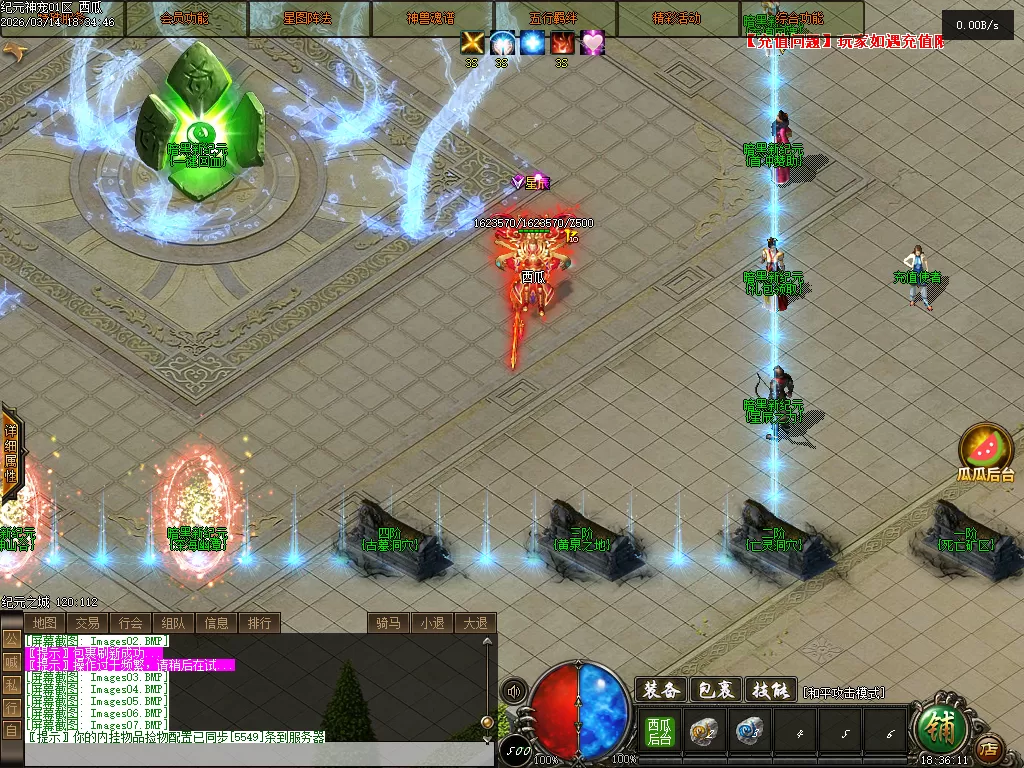The height and width of the screenshot is (768, 1024).
Task: Show the 精彩活动 events menu
Action: (678, 18)
